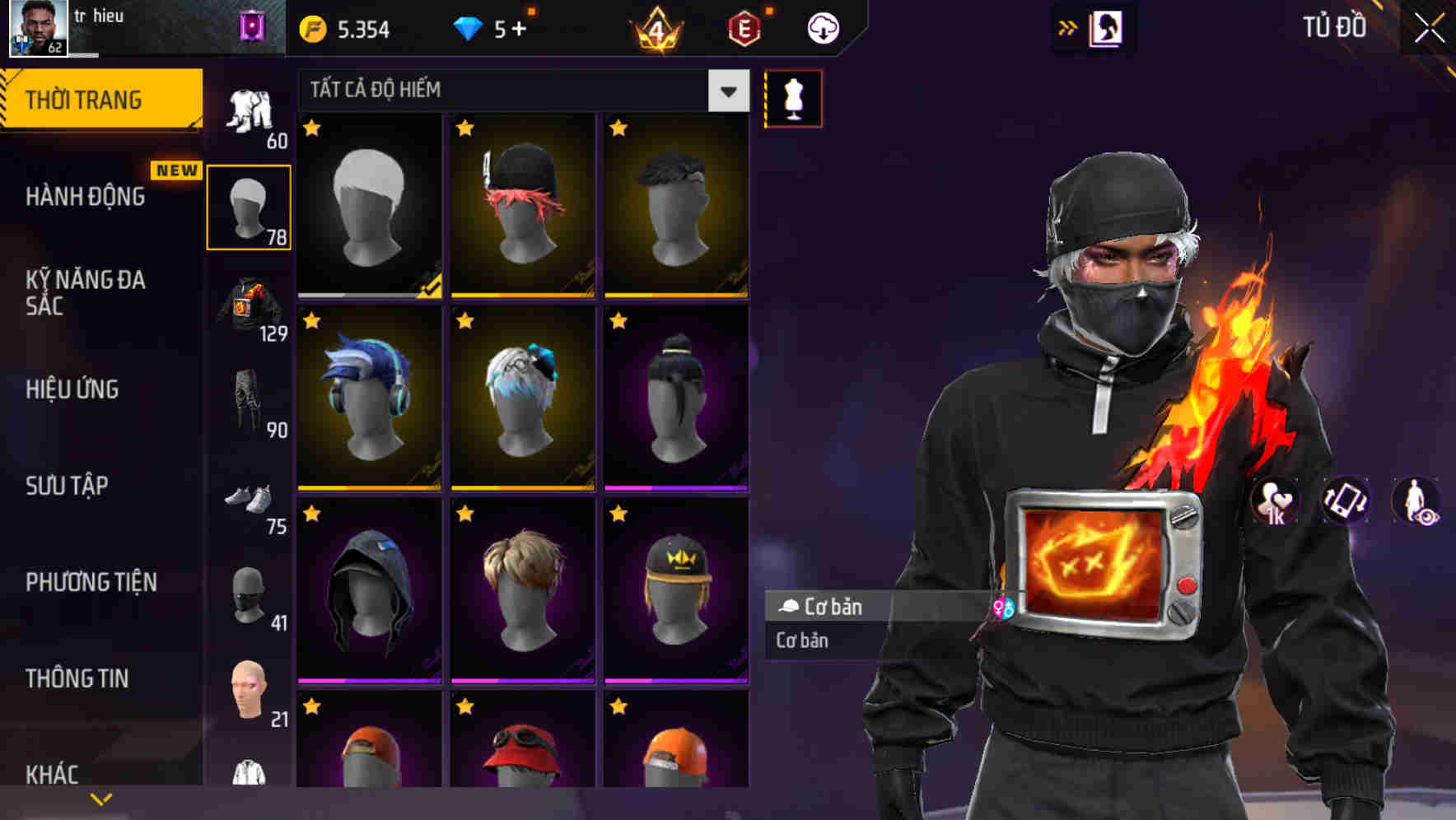Select the headwear category icon showing 78 items
This screenshot has height=820, width=1456.
click(x=249, y=208)
